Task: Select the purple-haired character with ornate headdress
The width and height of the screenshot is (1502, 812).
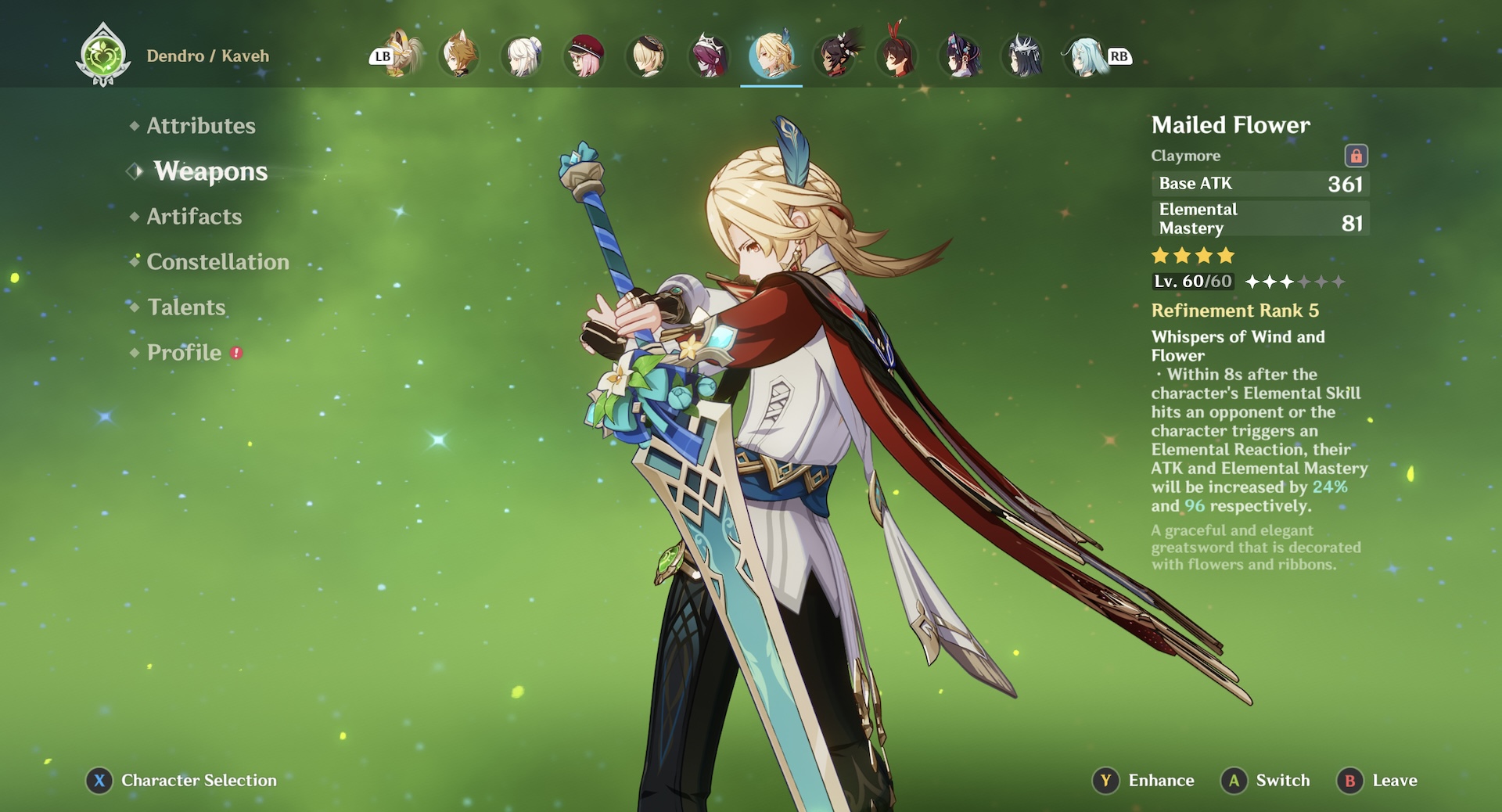Action: click(x=960, y=56)
